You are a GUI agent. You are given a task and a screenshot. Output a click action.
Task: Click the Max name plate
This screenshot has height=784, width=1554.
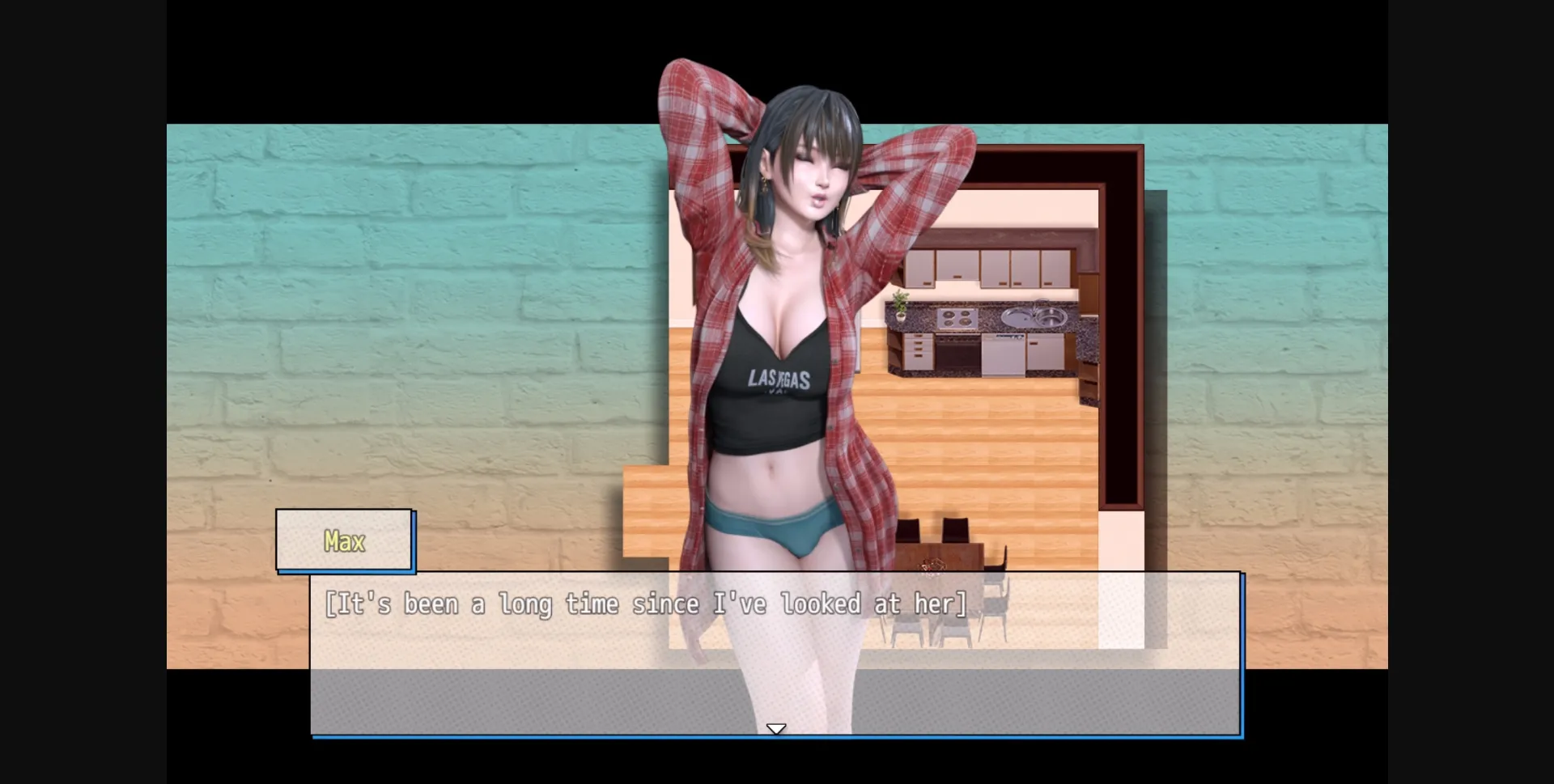point(344,540)
